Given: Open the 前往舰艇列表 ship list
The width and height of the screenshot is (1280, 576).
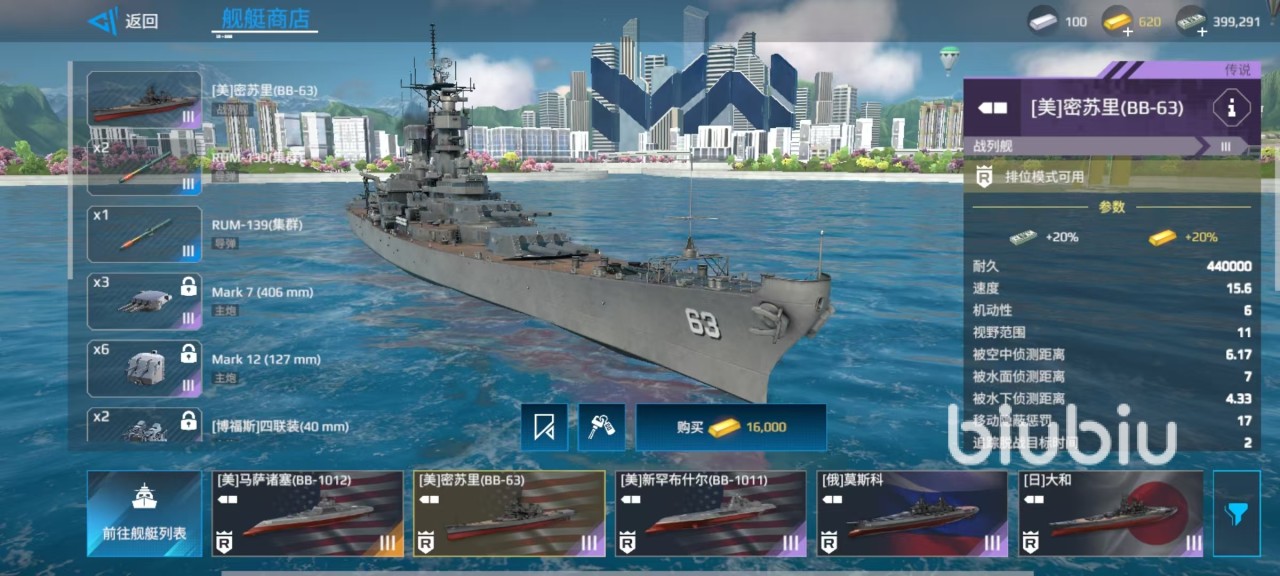Looking at the screenshot, I should tap(144, 513).
